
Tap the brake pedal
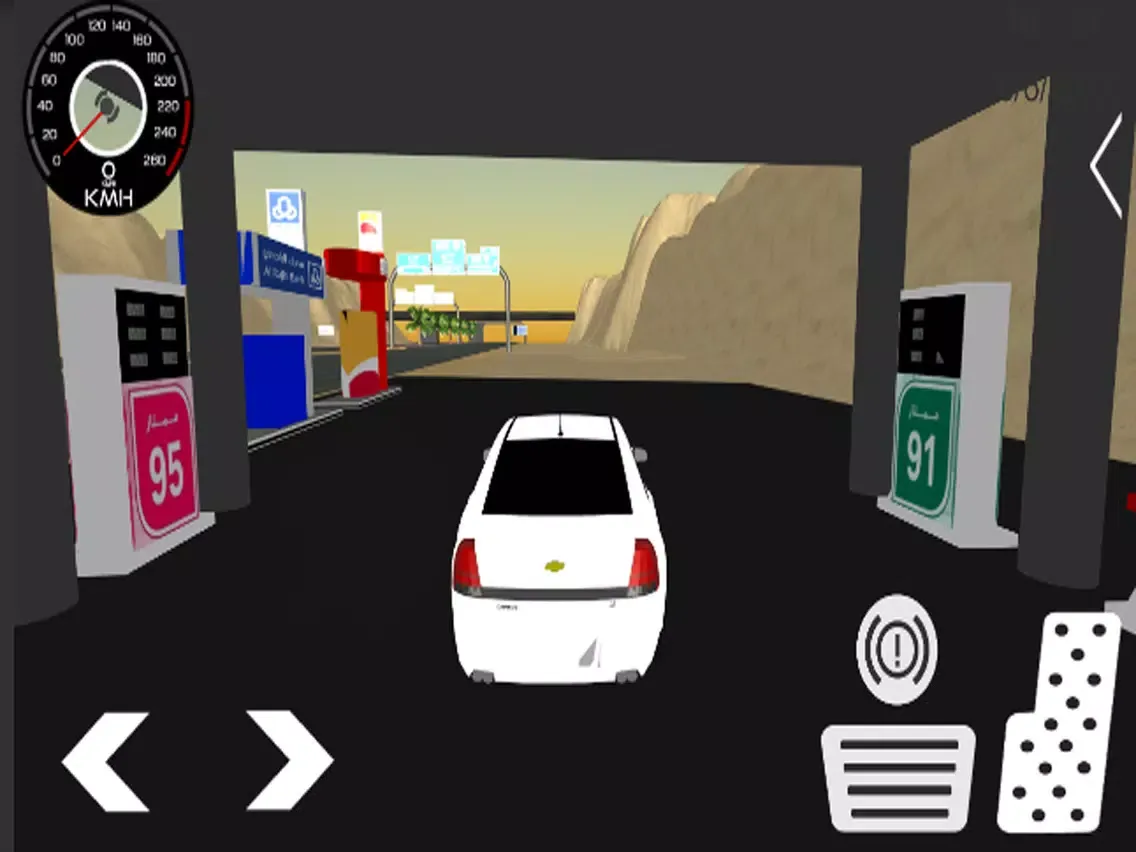tap(898, 778)
